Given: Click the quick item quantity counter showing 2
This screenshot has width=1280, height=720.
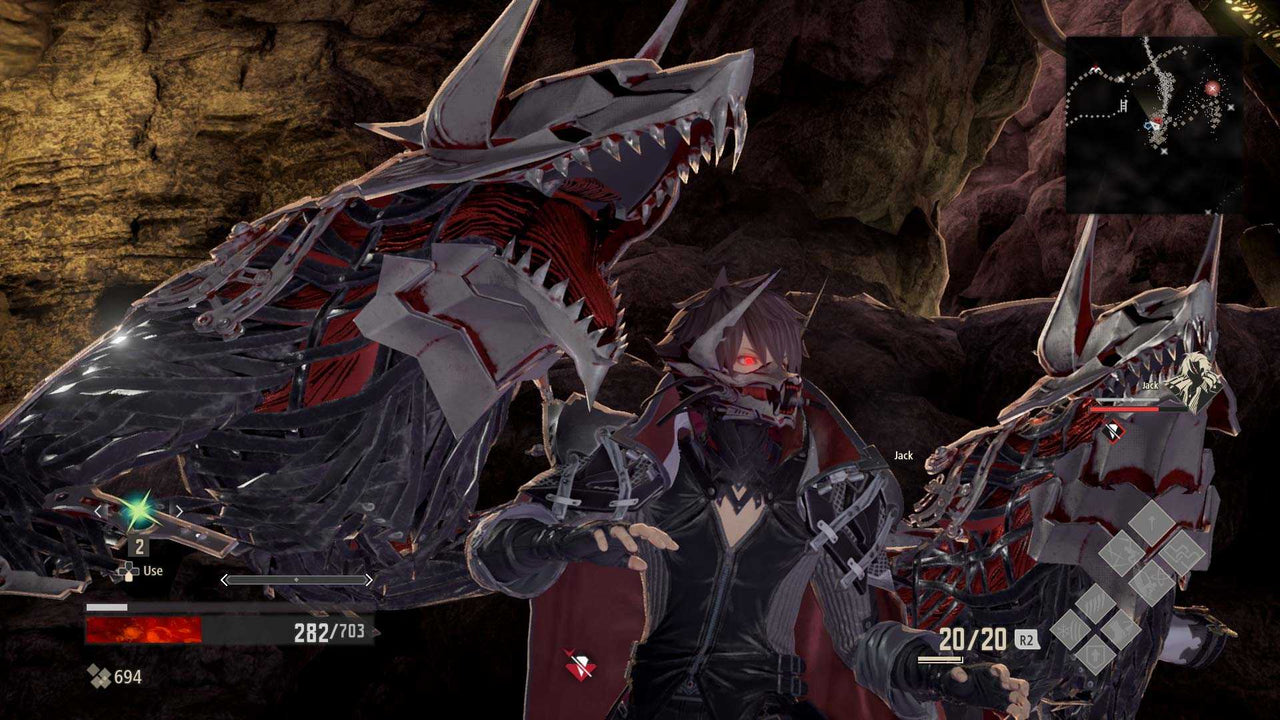Looking at the screenshot, I should coord(139,546).
